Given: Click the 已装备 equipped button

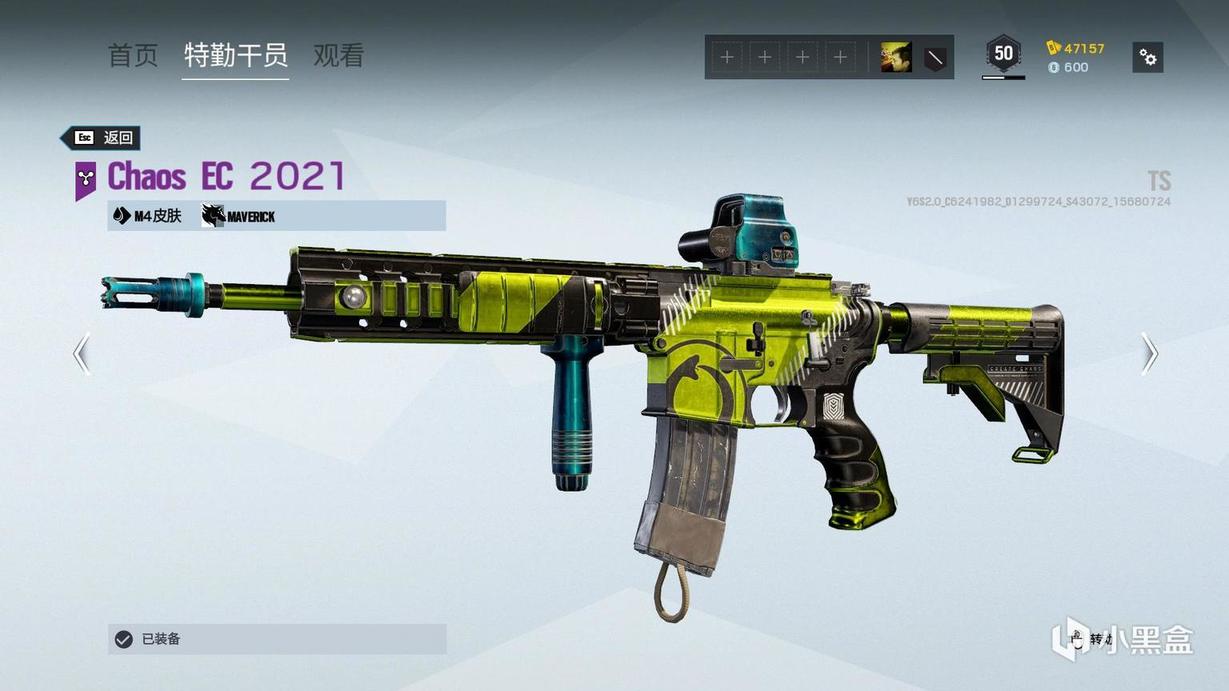Looking at the screenshot, I should point(277,639).
